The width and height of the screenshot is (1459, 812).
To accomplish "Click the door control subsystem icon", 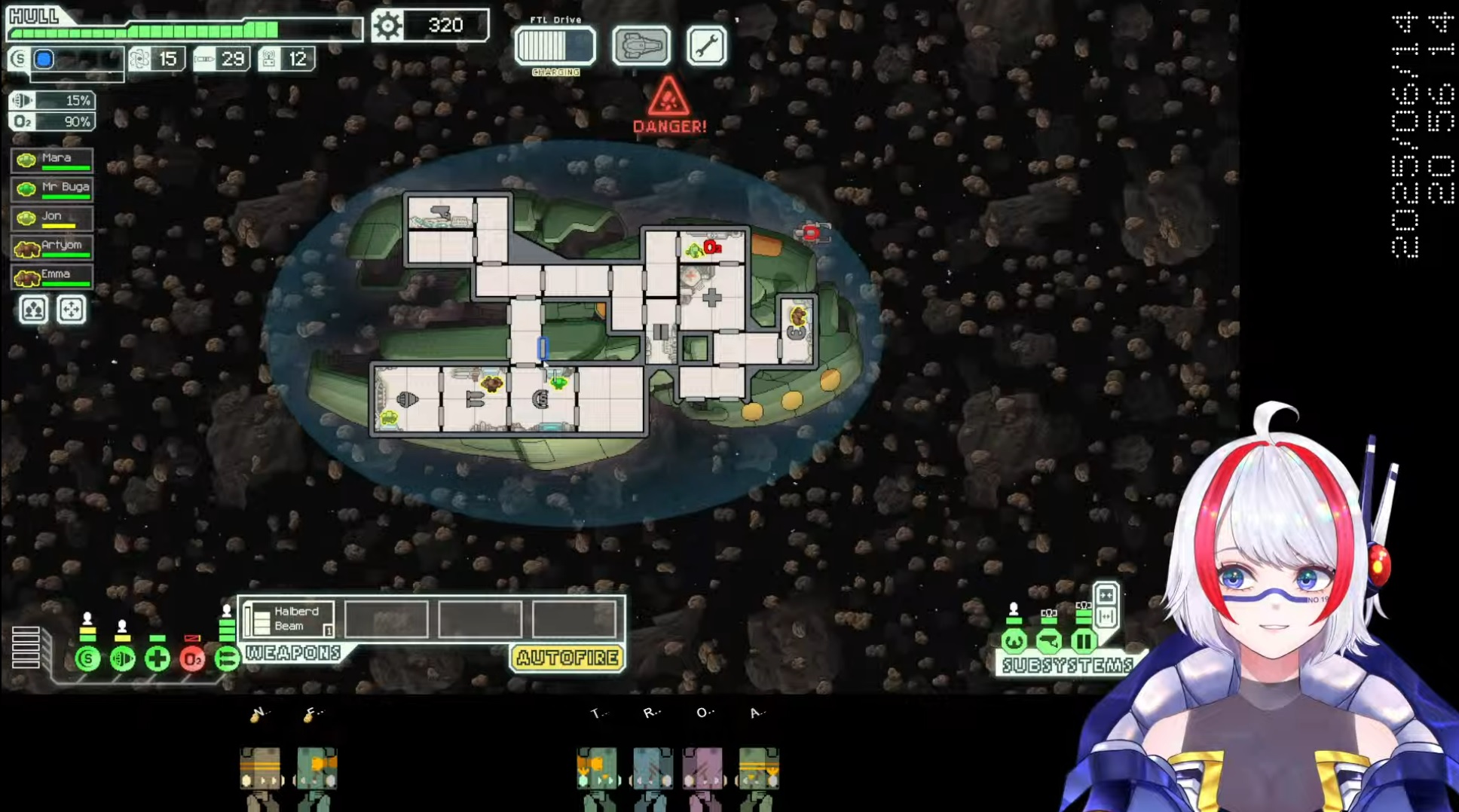I will [1084, 641].
